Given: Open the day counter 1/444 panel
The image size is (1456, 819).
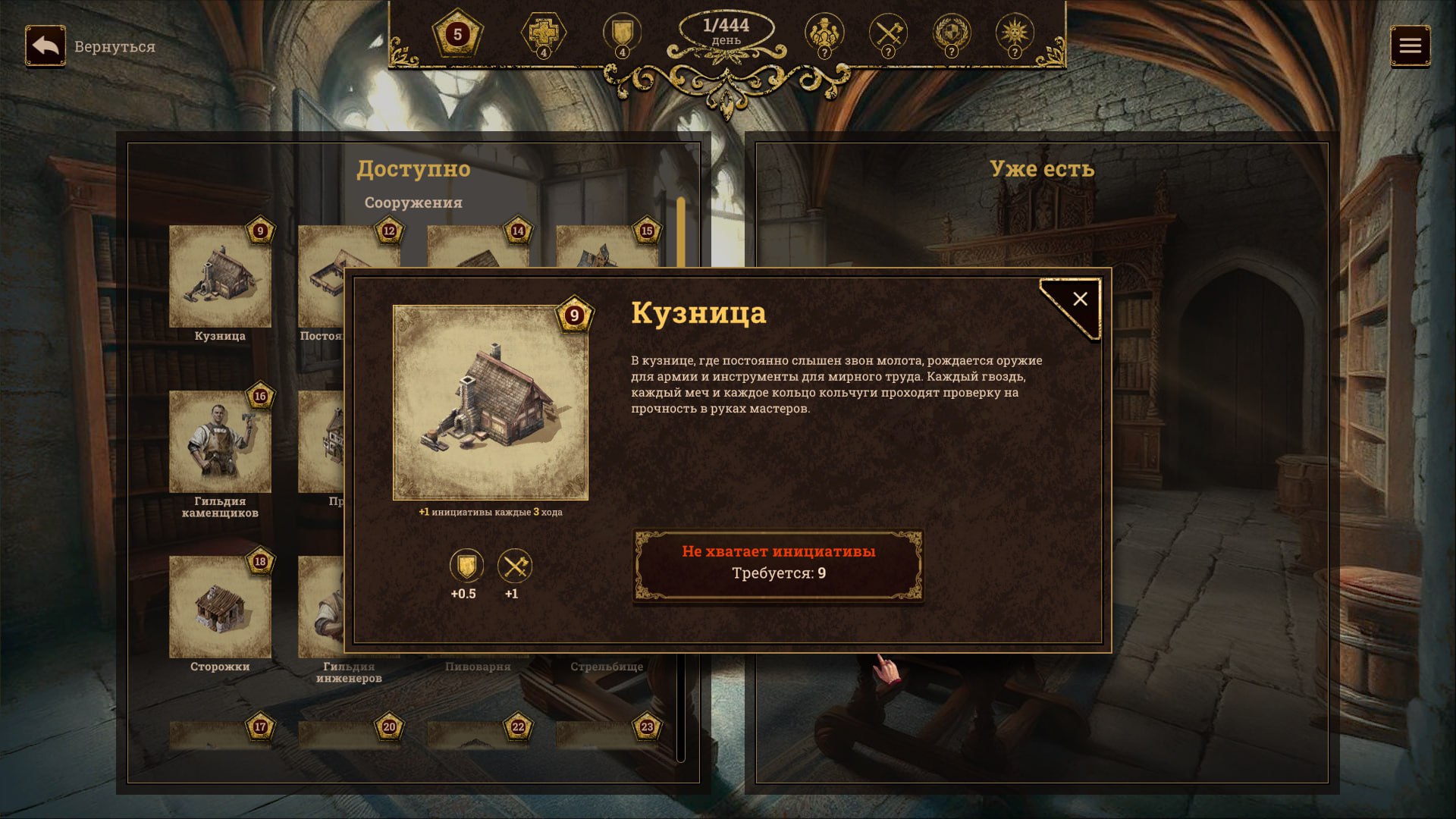Looking at the screenshot, I should 726,31.
